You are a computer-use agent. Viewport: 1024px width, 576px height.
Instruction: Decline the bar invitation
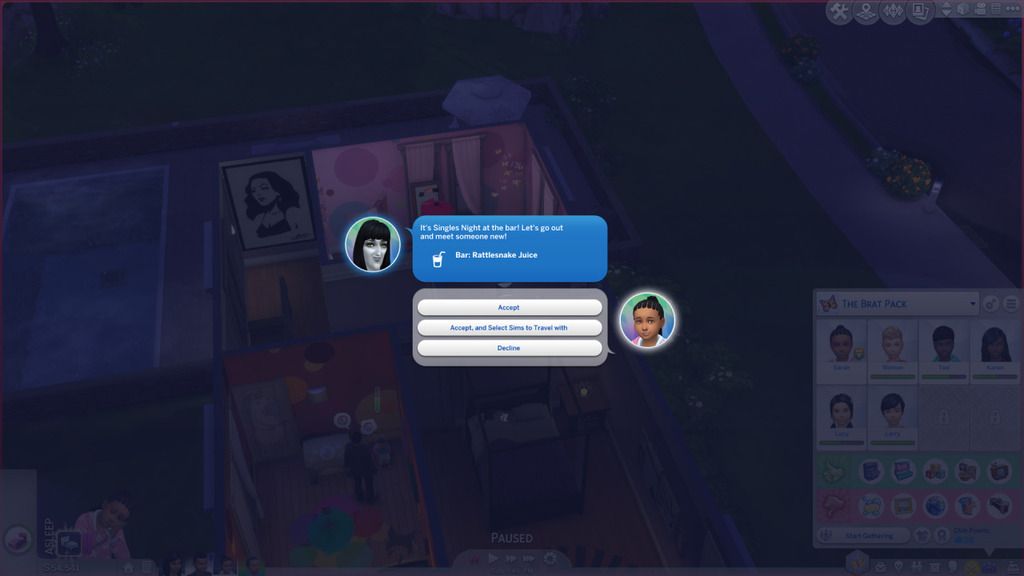tap(509, 348)
